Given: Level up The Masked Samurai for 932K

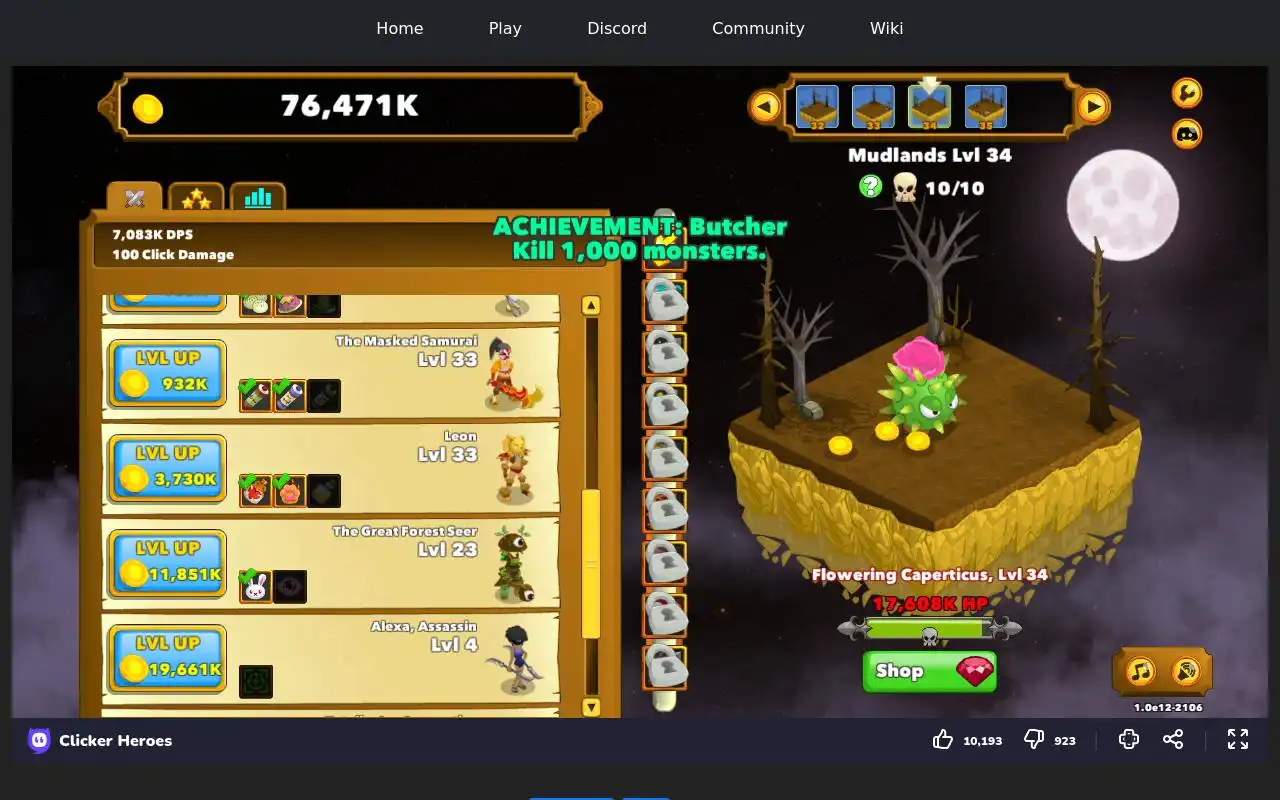Looking at the screenshot, I should pyautogui.click(x=167, y=373).
